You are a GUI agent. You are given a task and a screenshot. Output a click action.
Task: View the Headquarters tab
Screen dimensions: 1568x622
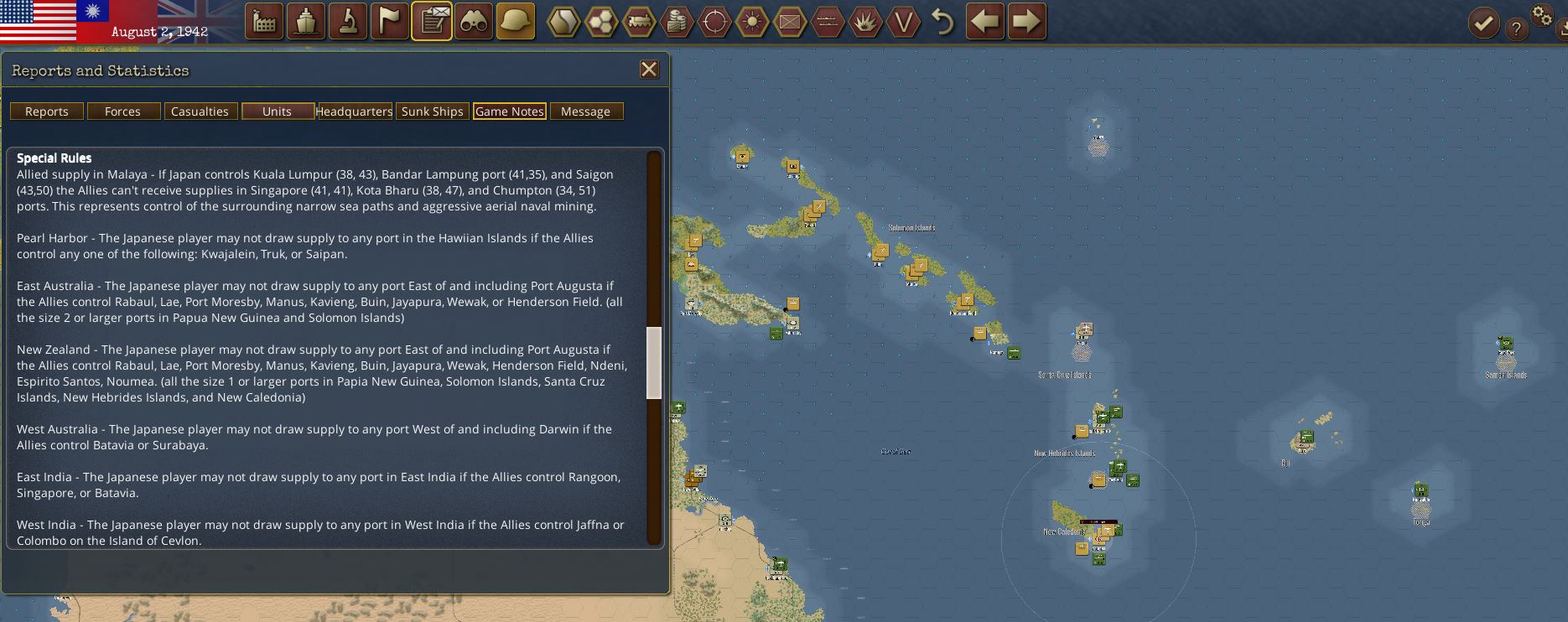click(354, 111)
